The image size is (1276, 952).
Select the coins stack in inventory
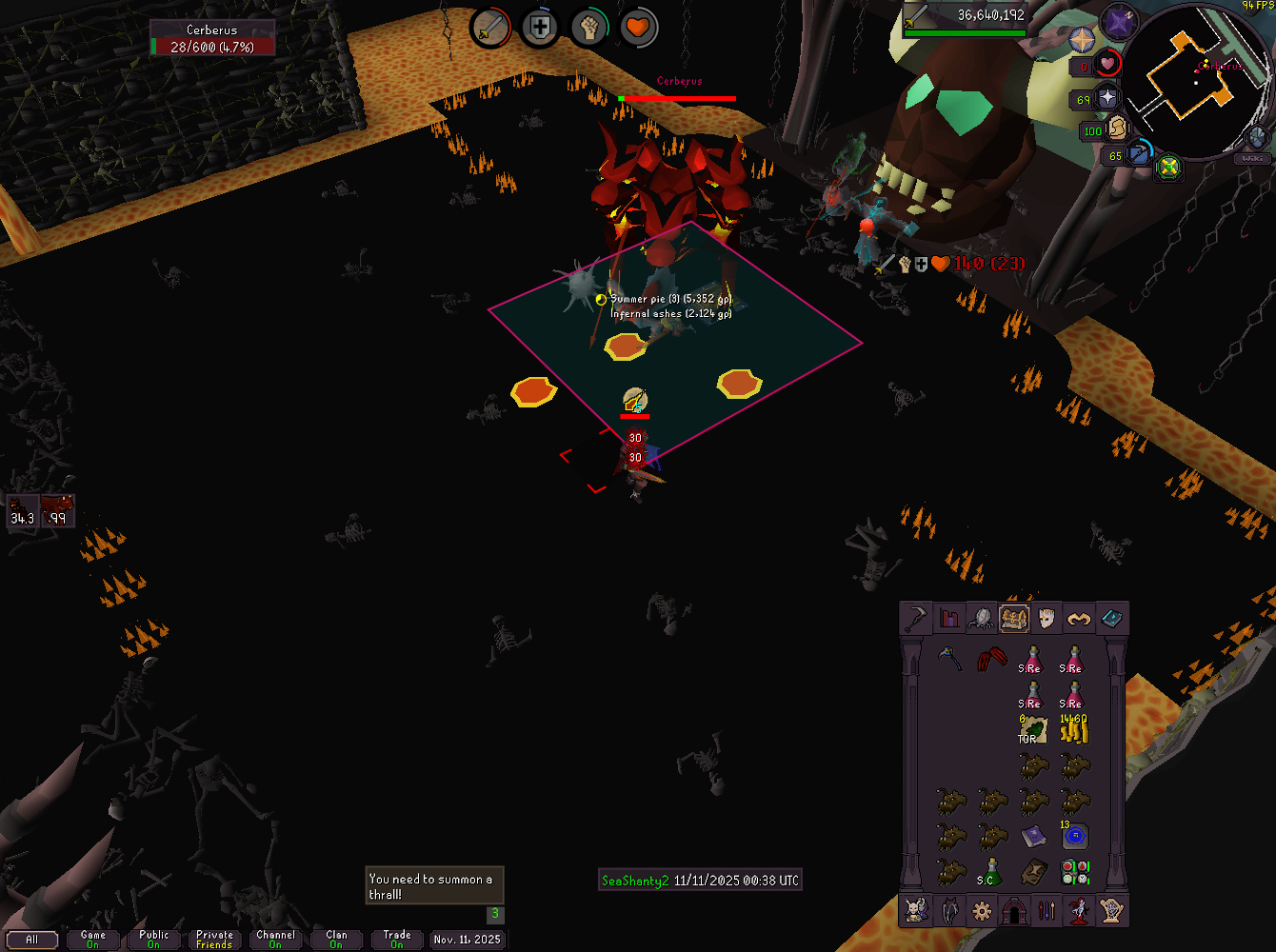click(x=1074, y=730)
